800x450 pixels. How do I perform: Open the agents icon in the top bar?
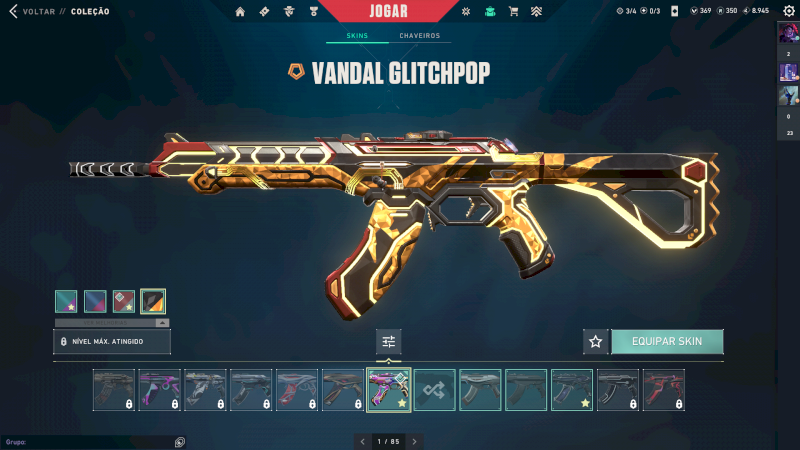290,12
